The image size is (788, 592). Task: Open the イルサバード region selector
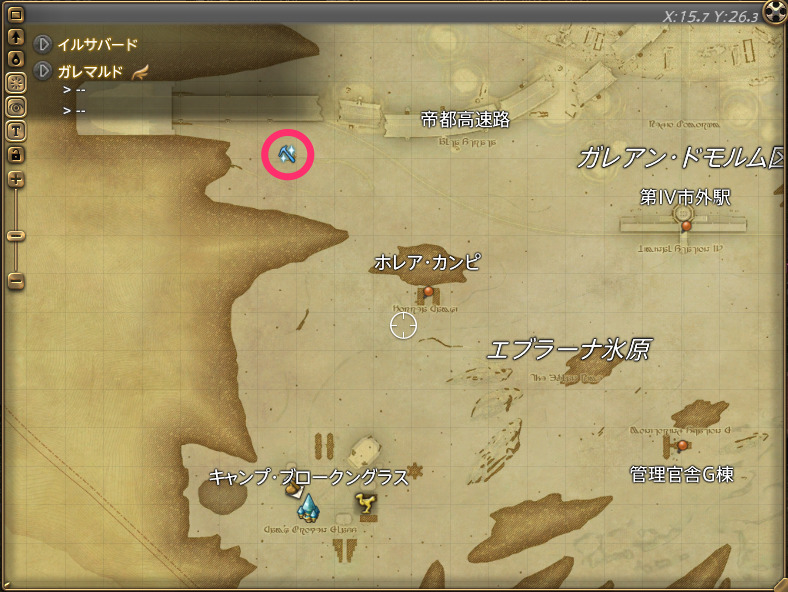tap(44, 44)
